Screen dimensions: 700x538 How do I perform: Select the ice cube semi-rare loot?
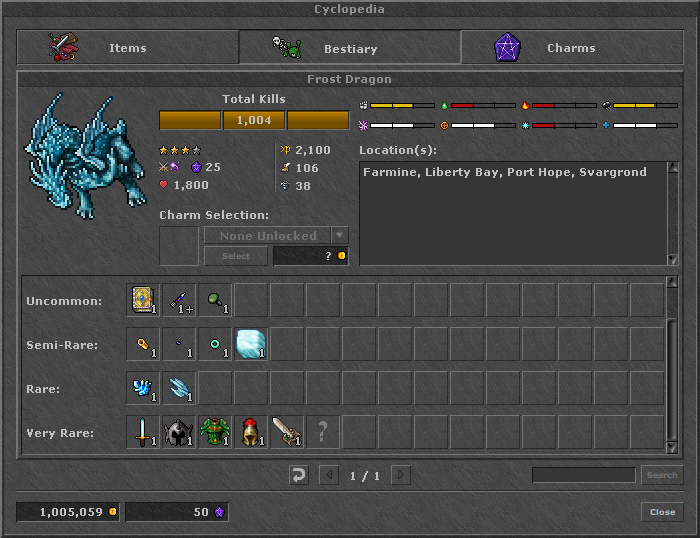[x=251, y=344]
